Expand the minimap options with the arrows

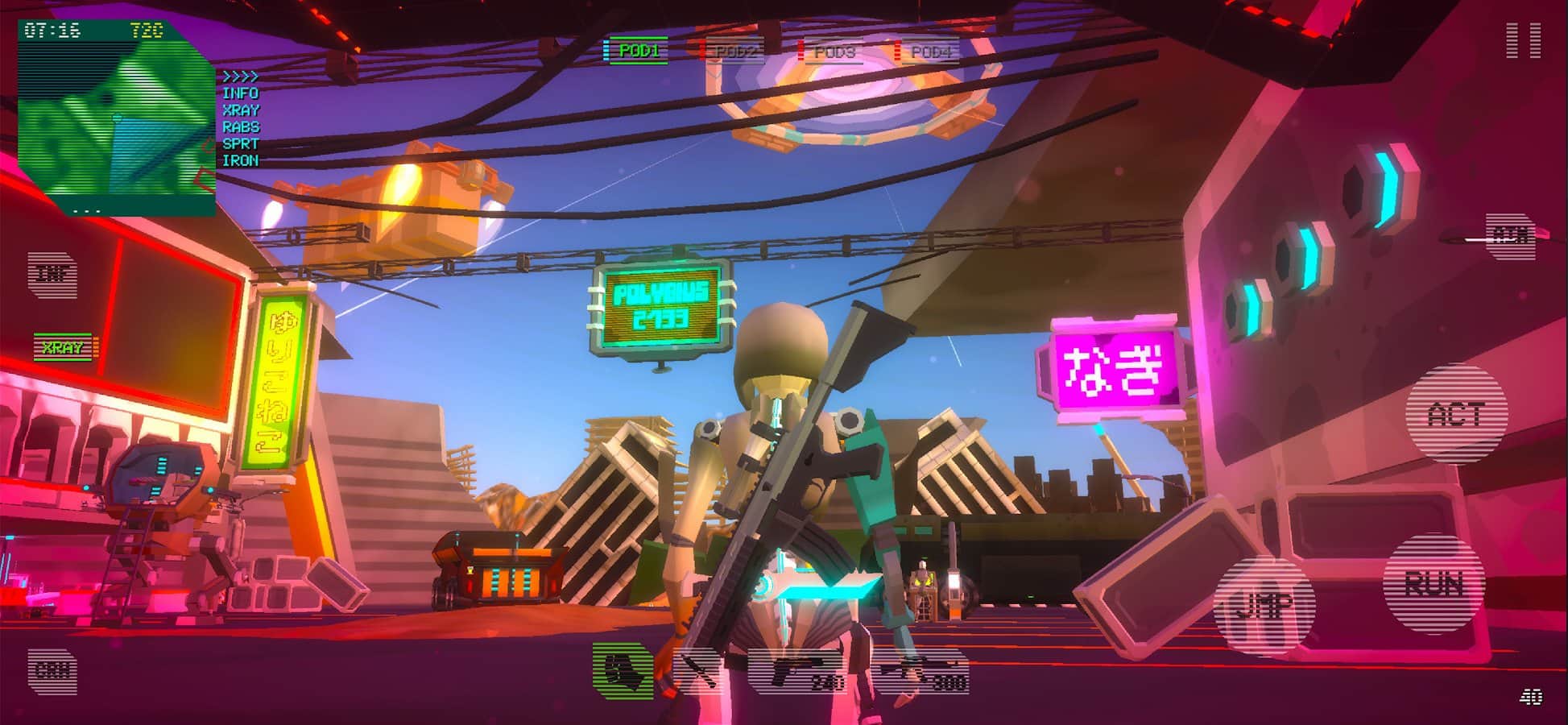click(239, 77)
